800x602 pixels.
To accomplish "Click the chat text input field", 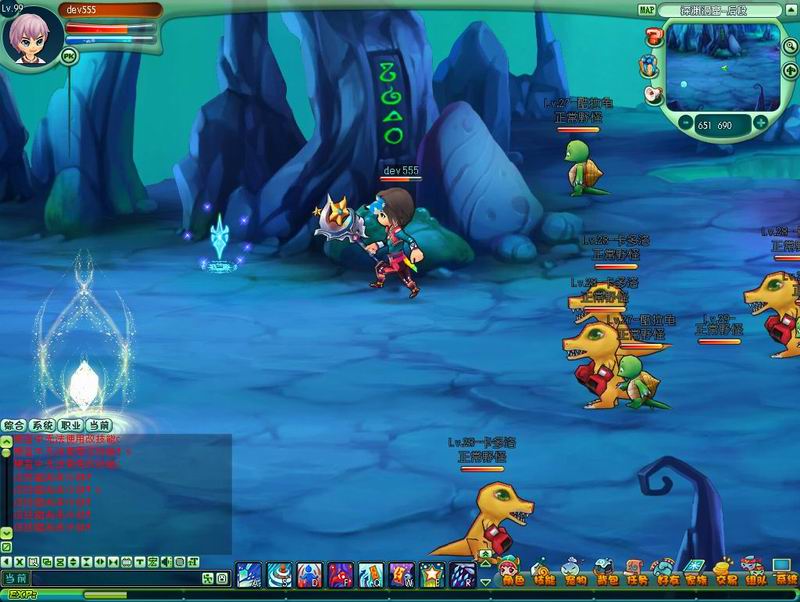I will tap(110, 579).
